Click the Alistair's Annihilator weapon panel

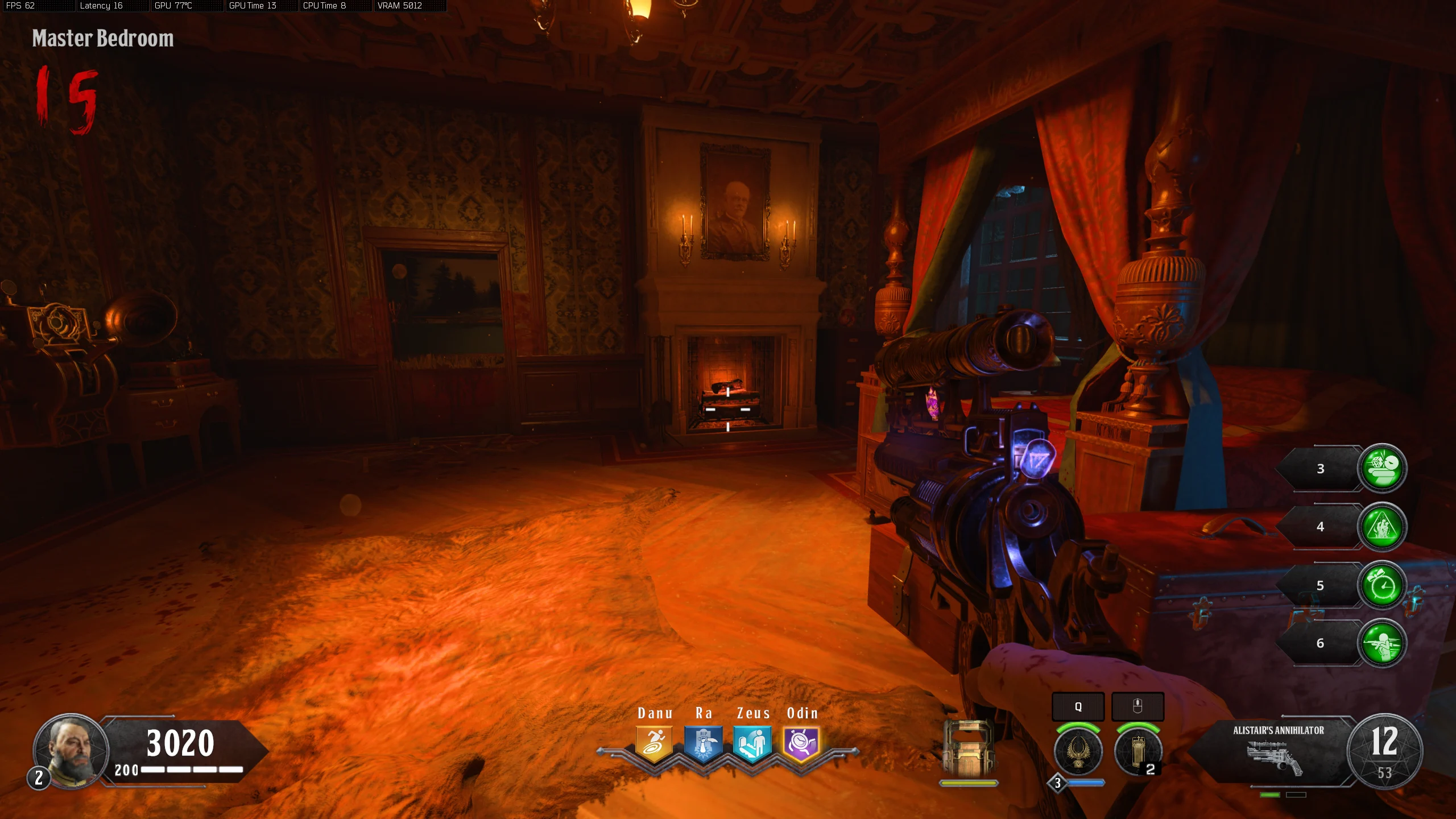[1277, 751]
